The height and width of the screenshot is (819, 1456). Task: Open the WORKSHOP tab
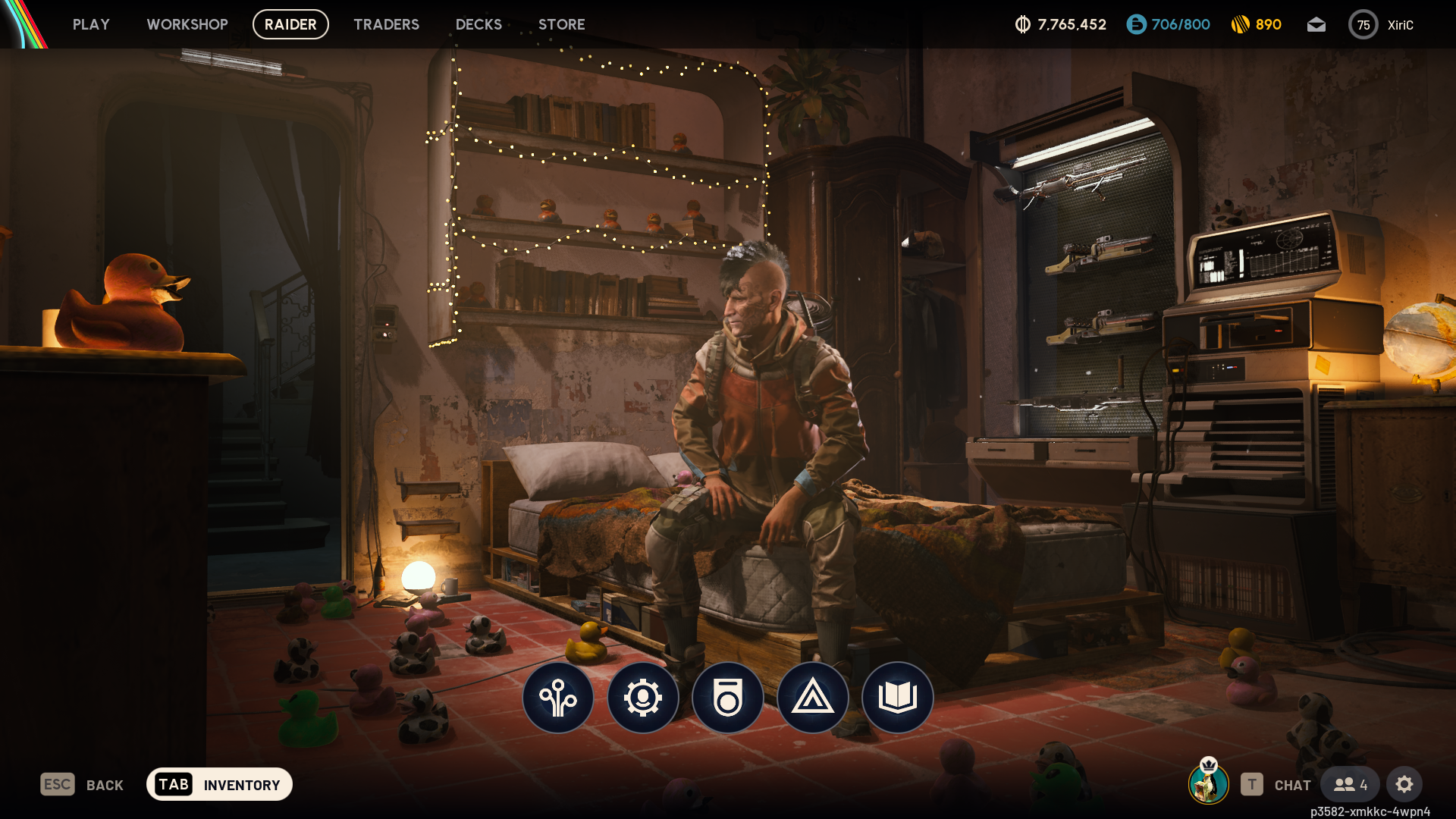point(187,24)
